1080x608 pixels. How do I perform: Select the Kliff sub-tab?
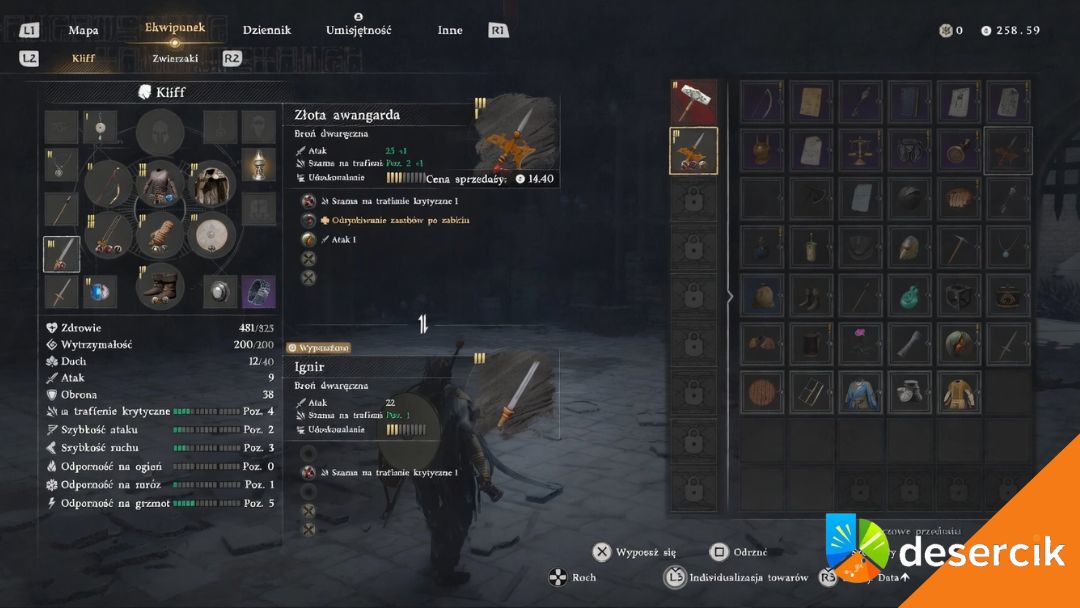(83, 58)
